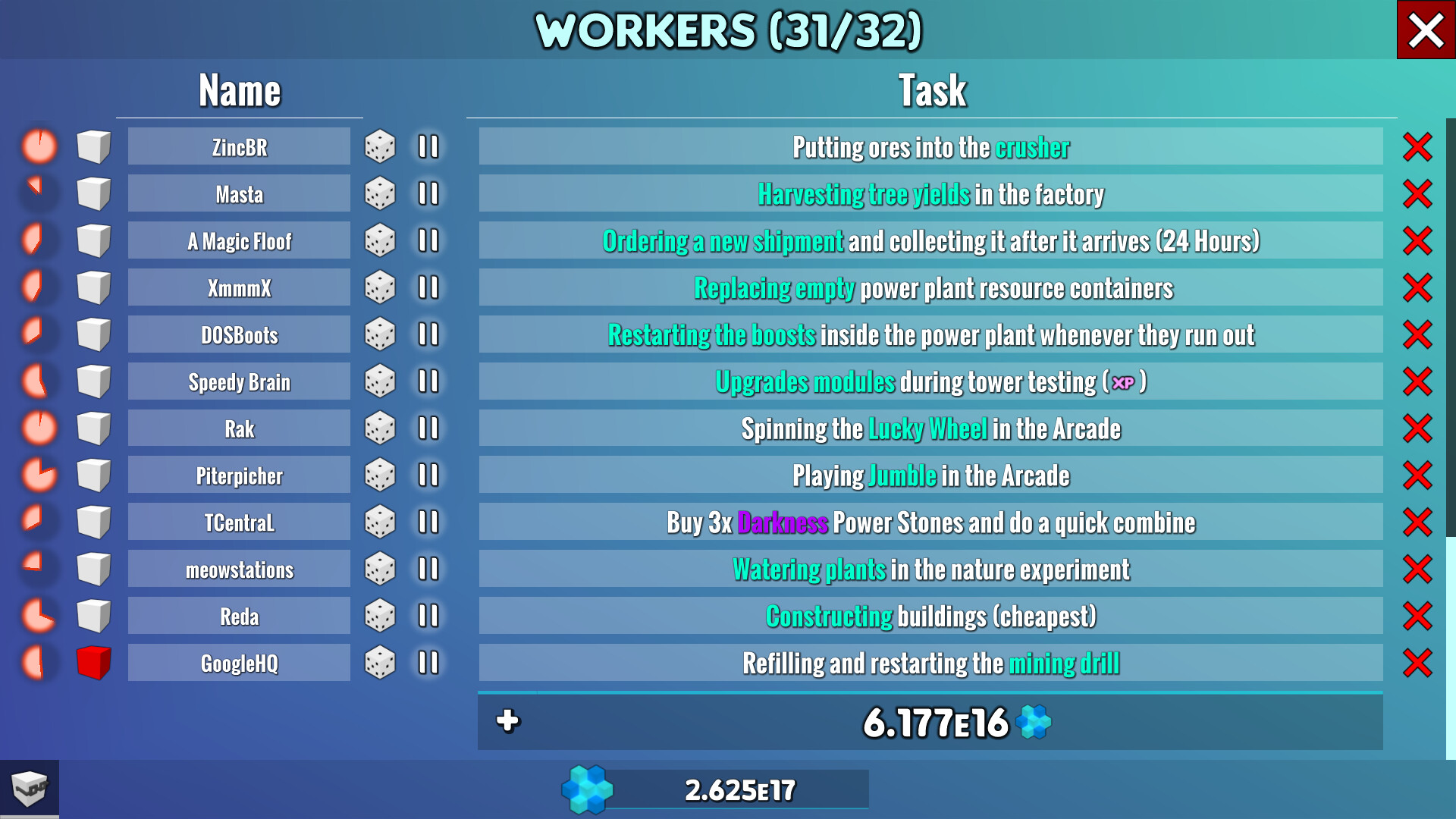Open the Watering plants task assignment
Screen dimensions: 1456x819
[931, 568]
